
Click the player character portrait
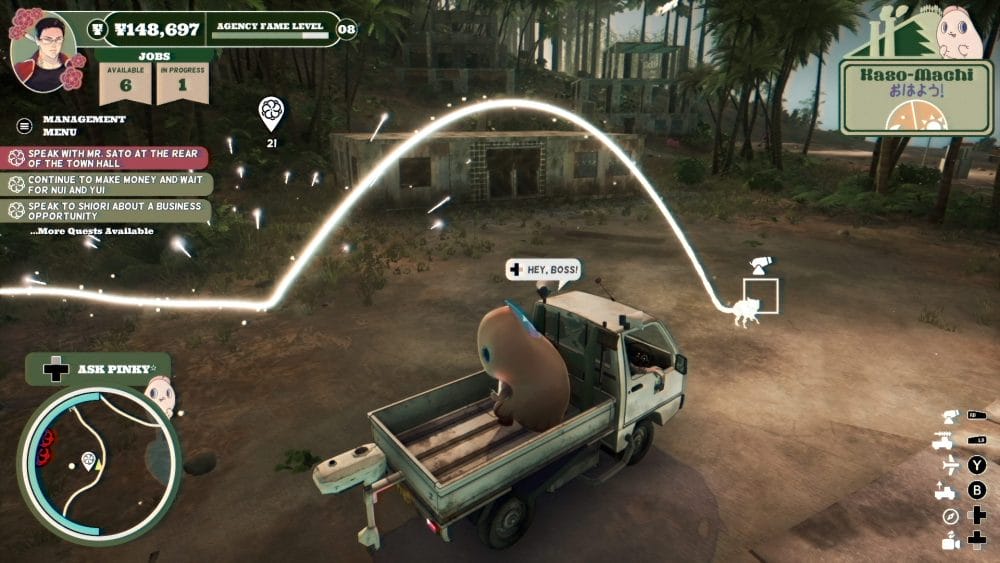point(43,49)
